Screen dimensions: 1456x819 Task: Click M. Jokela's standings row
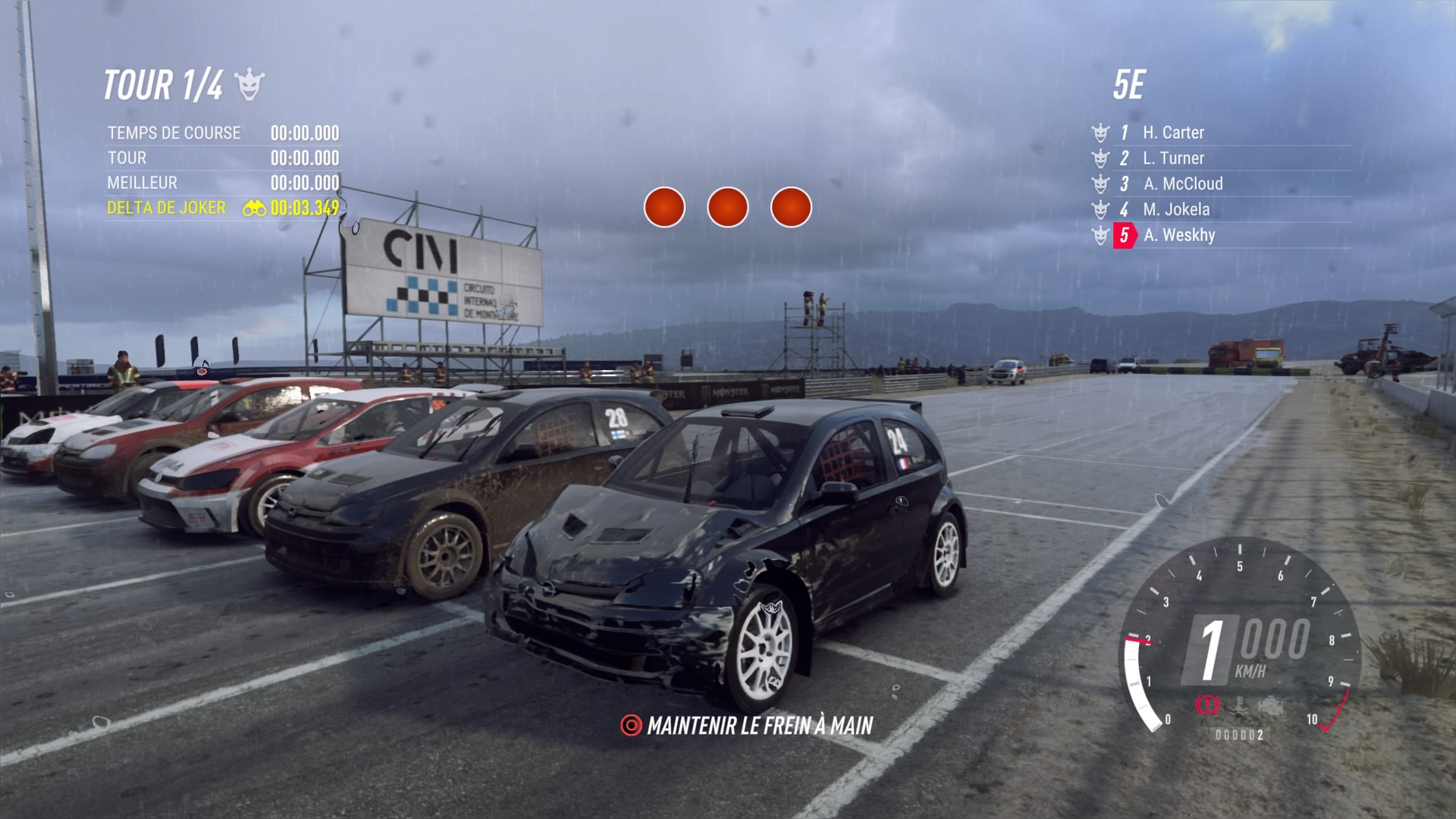[1175, 209]
